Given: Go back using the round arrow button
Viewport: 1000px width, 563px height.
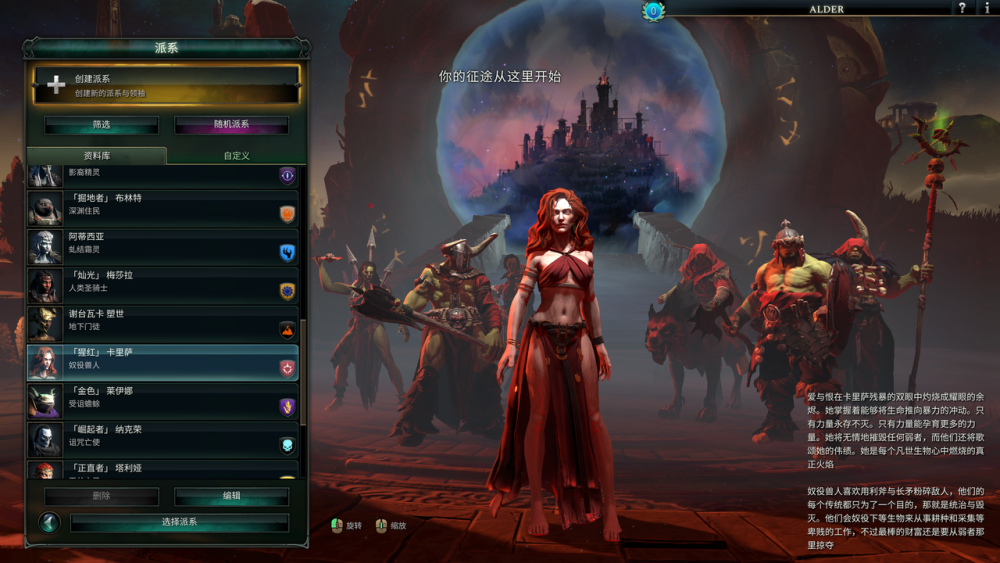Looking at the screenshot, I should (x=49, y=522).
